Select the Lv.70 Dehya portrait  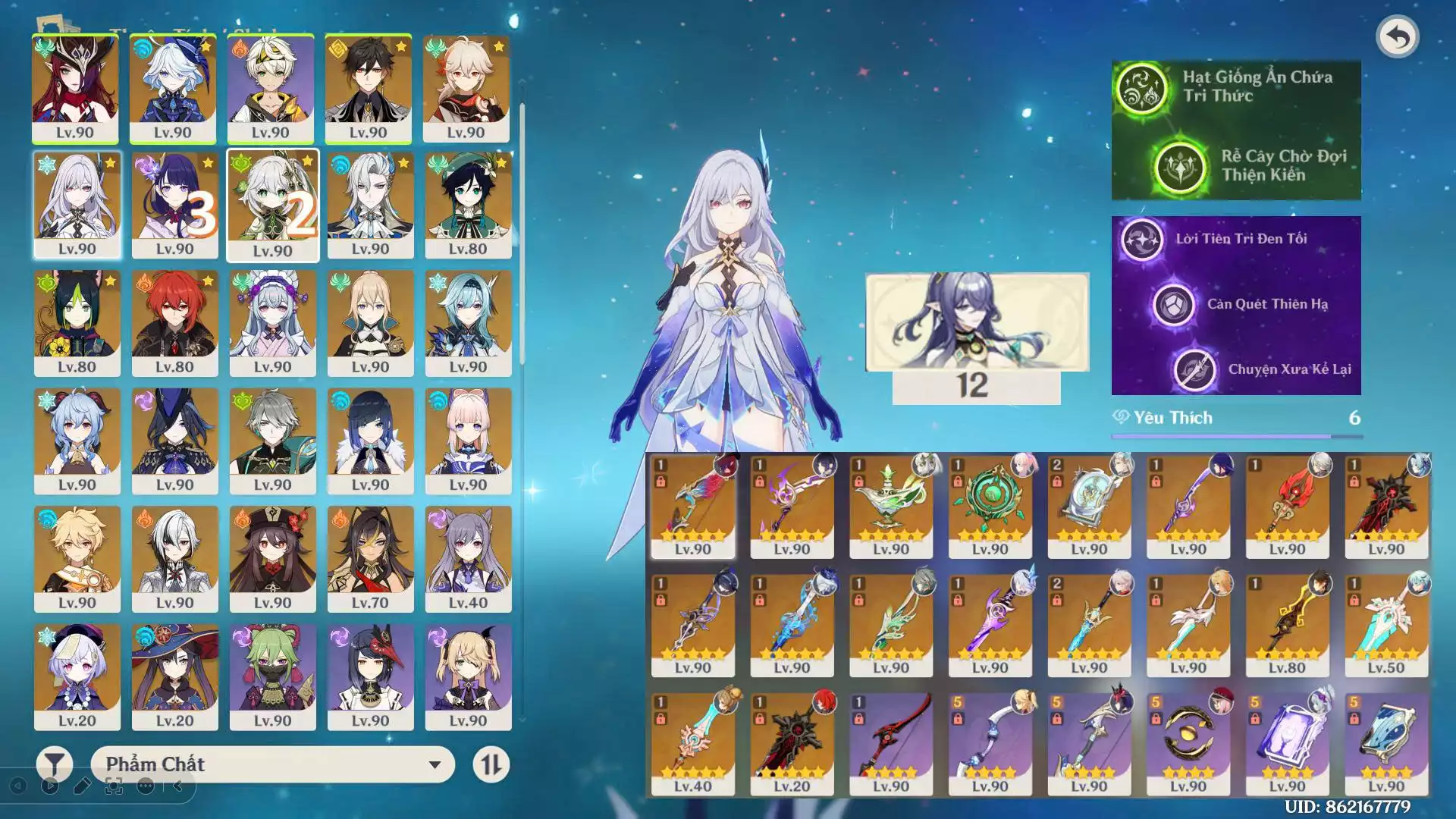tap(370, 558)
